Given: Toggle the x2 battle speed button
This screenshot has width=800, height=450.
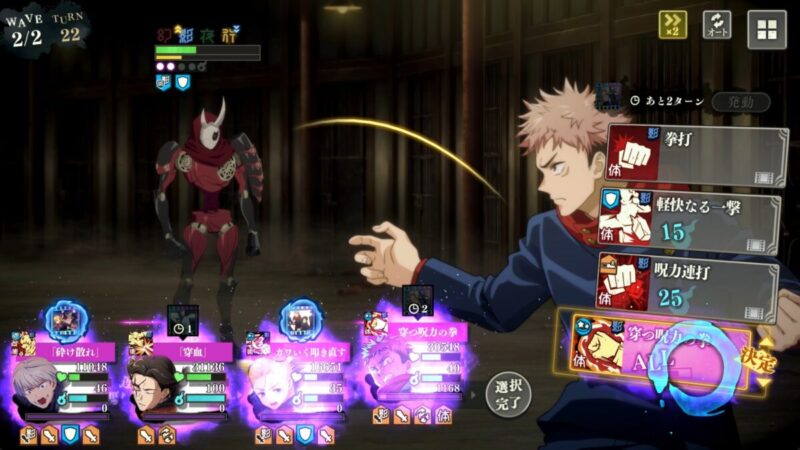Looking at the screenshot, I should [x=672, y=26].
